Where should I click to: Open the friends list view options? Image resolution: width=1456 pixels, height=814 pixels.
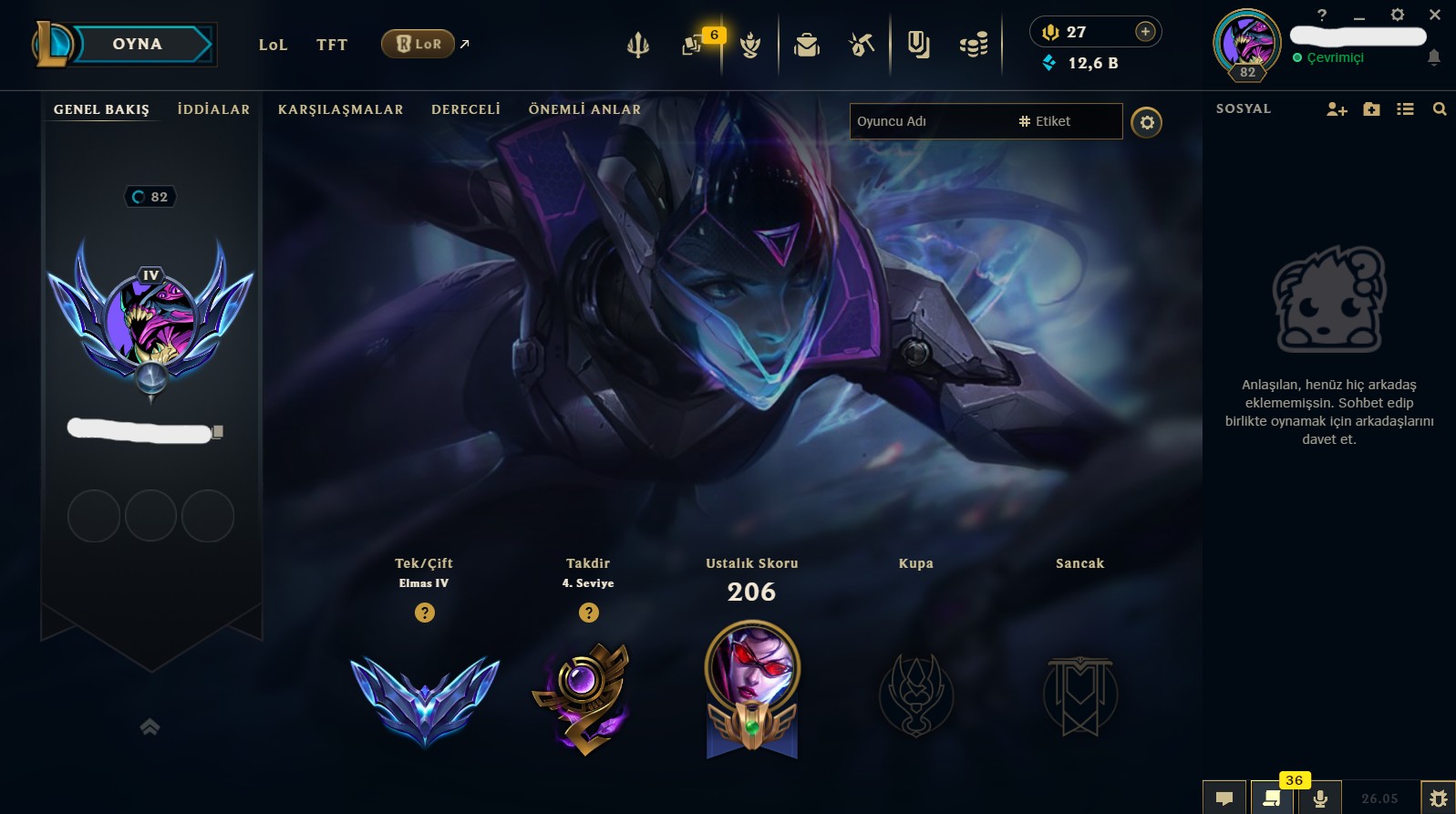pos(1405,108)
